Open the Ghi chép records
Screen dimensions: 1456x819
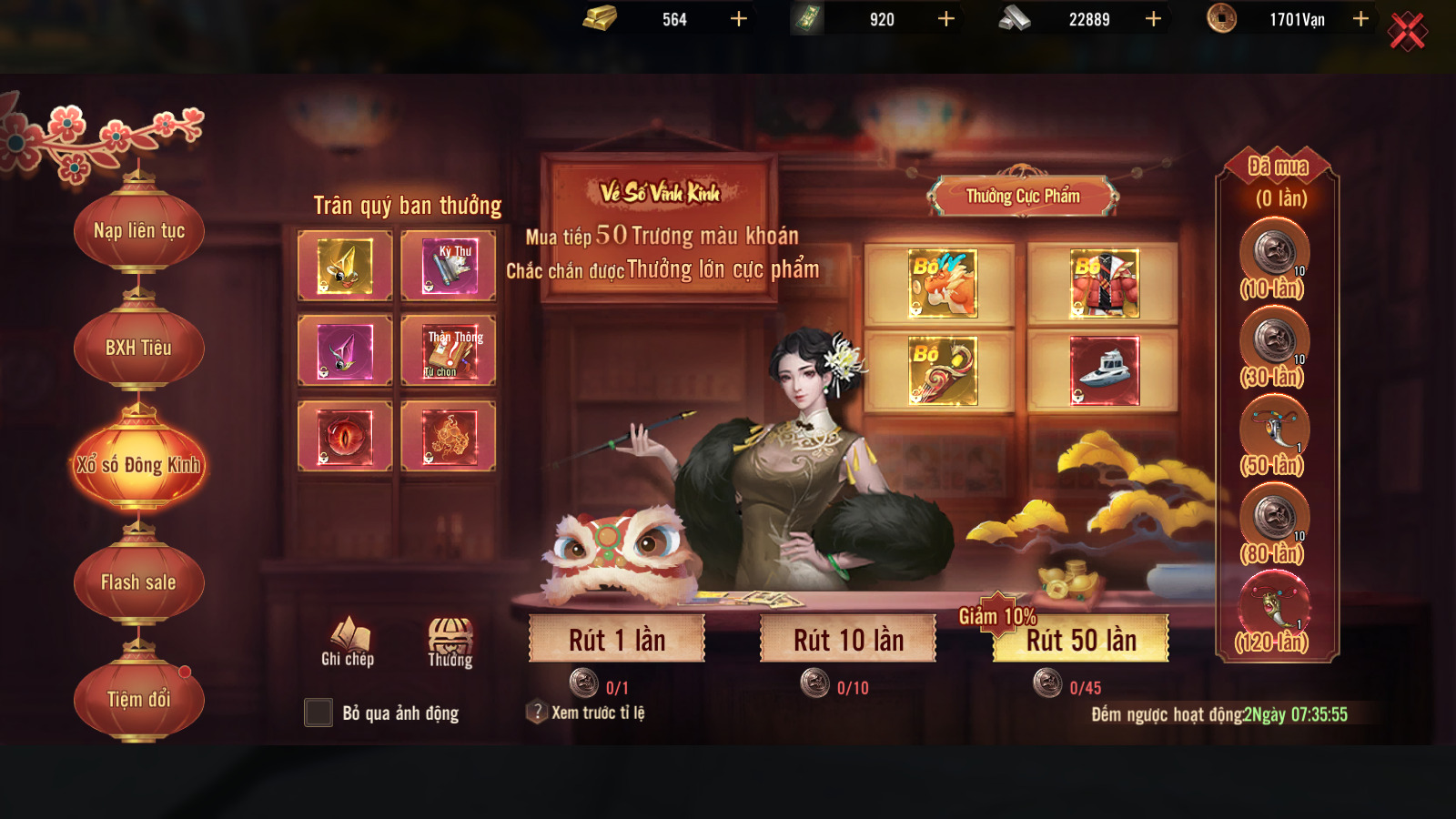[348, 642]
